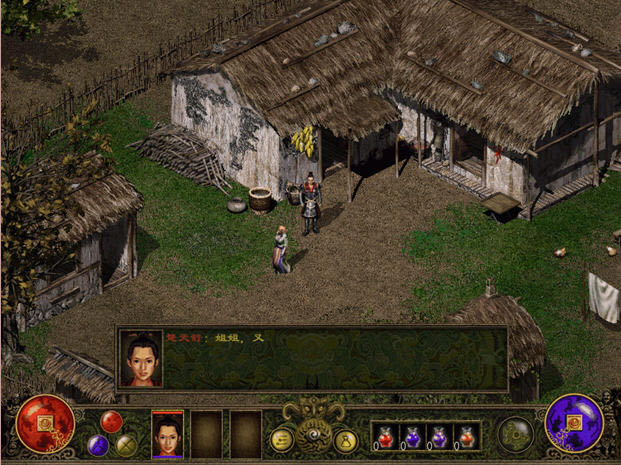621x465 pixels.
Task: Click the skill icon inside the purple orb
Action: [575, 423]
